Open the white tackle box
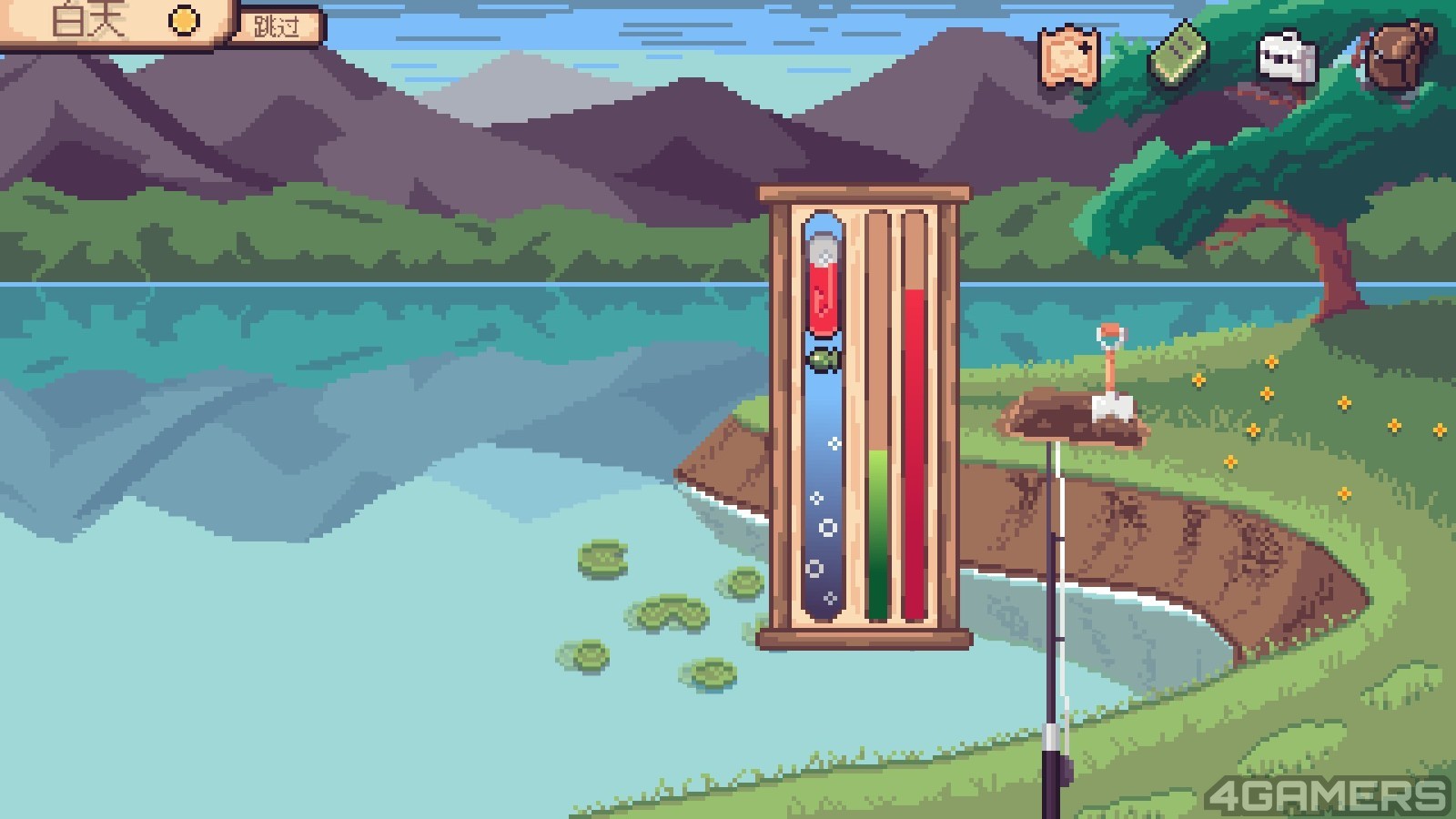This screenshot has width=1456, height=819. click(x=1286, y=57)
